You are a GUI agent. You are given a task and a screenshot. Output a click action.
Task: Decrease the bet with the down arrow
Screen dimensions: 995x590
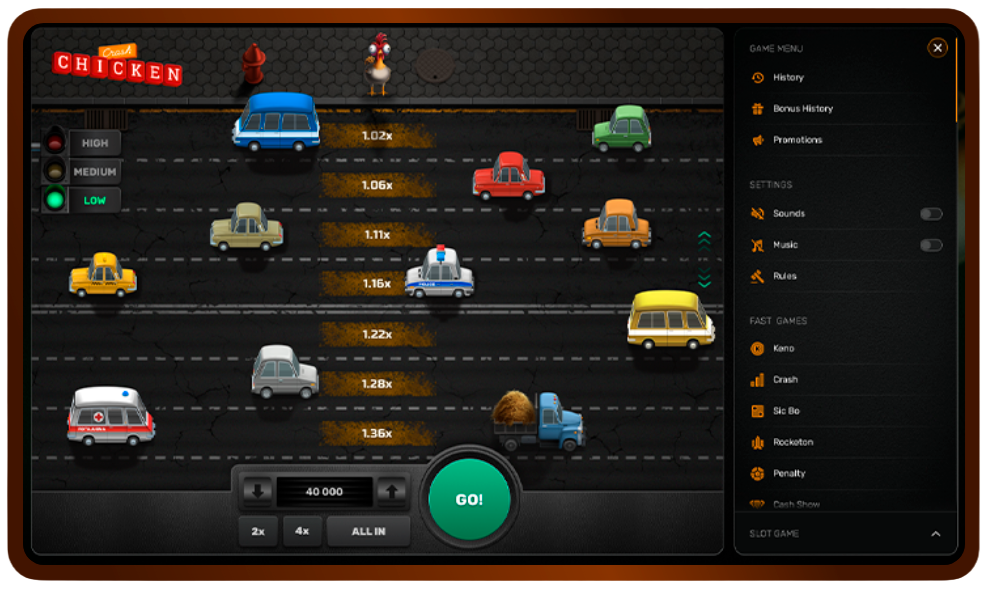pos(258,491)
